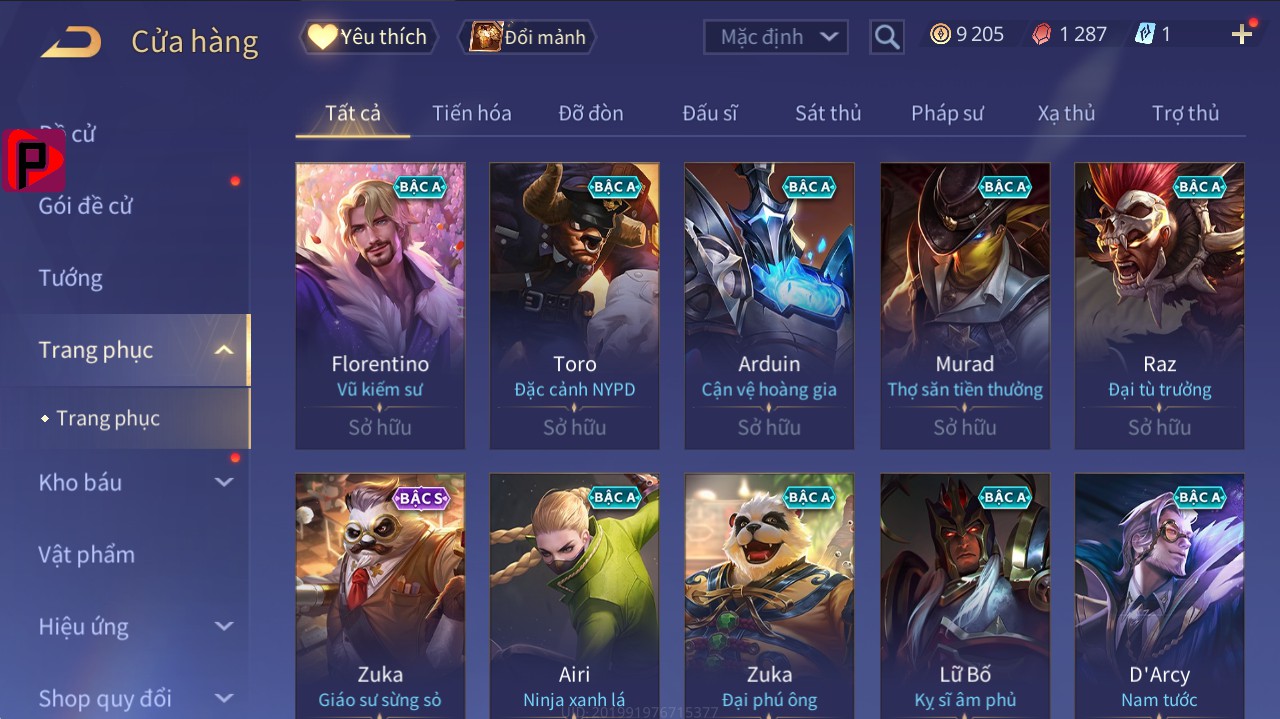Show the Đấu sĩ category

point(710,113)
